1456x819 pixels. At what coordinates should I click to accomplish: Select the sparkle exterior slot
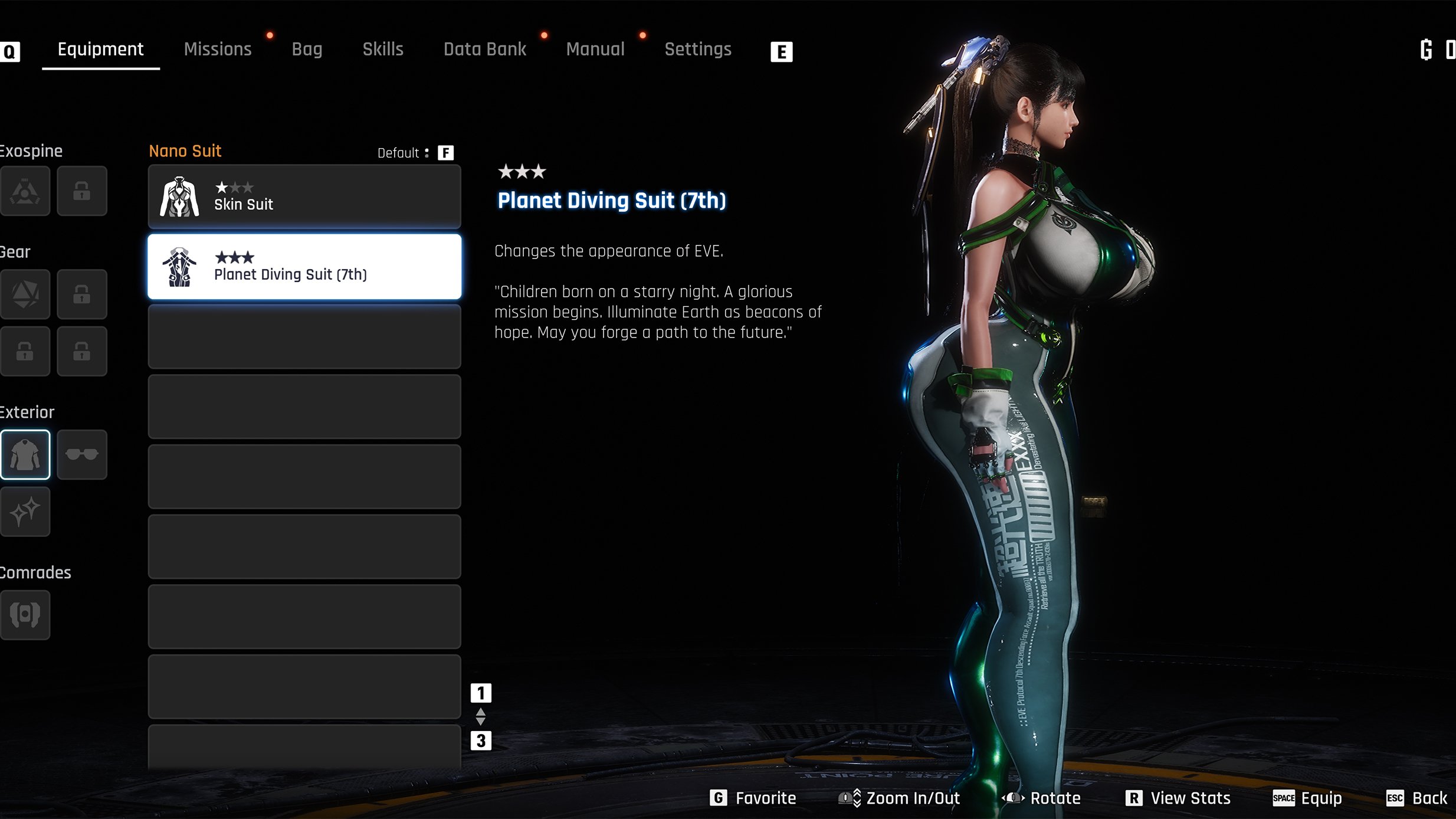(x=25, y=512)
